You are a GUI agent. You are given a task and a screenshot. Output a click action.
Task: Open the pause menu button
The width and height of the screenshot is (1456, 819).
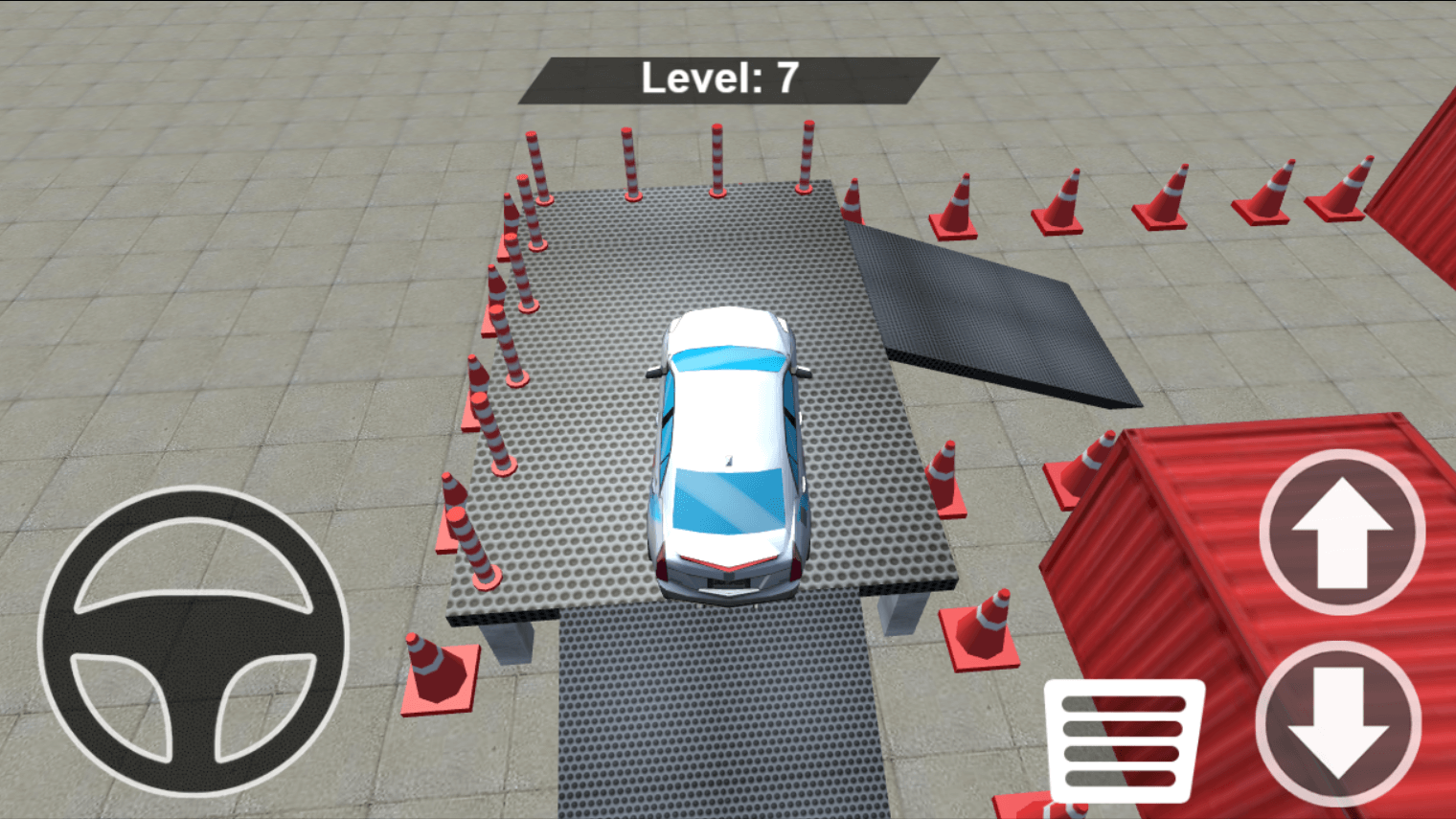pos(1126,738)
